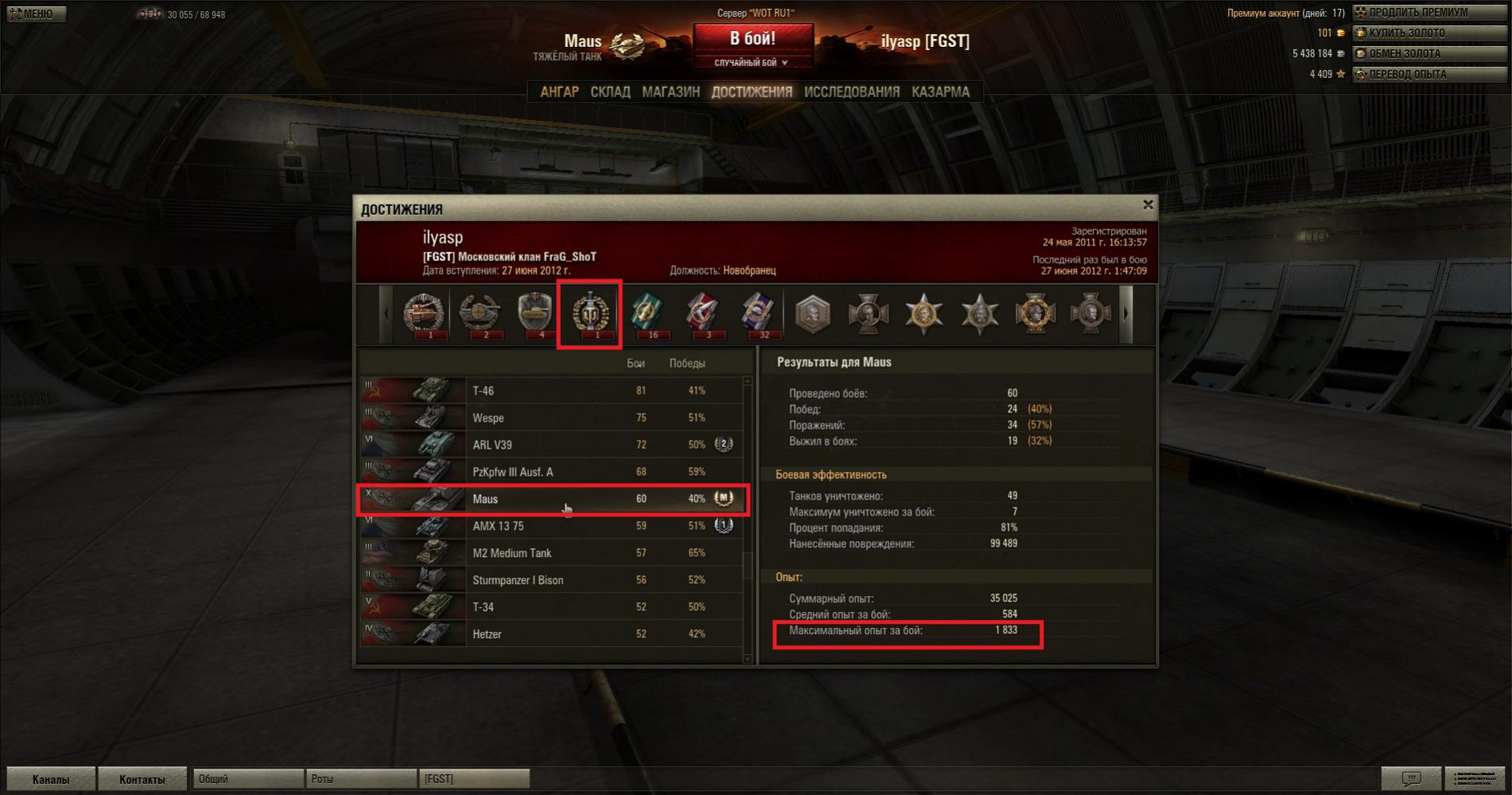This screenshot has height=795, width=1512.
Task: Click the red "В бой!" battle button
Action: pyautogui.click(x=752, y=38)
